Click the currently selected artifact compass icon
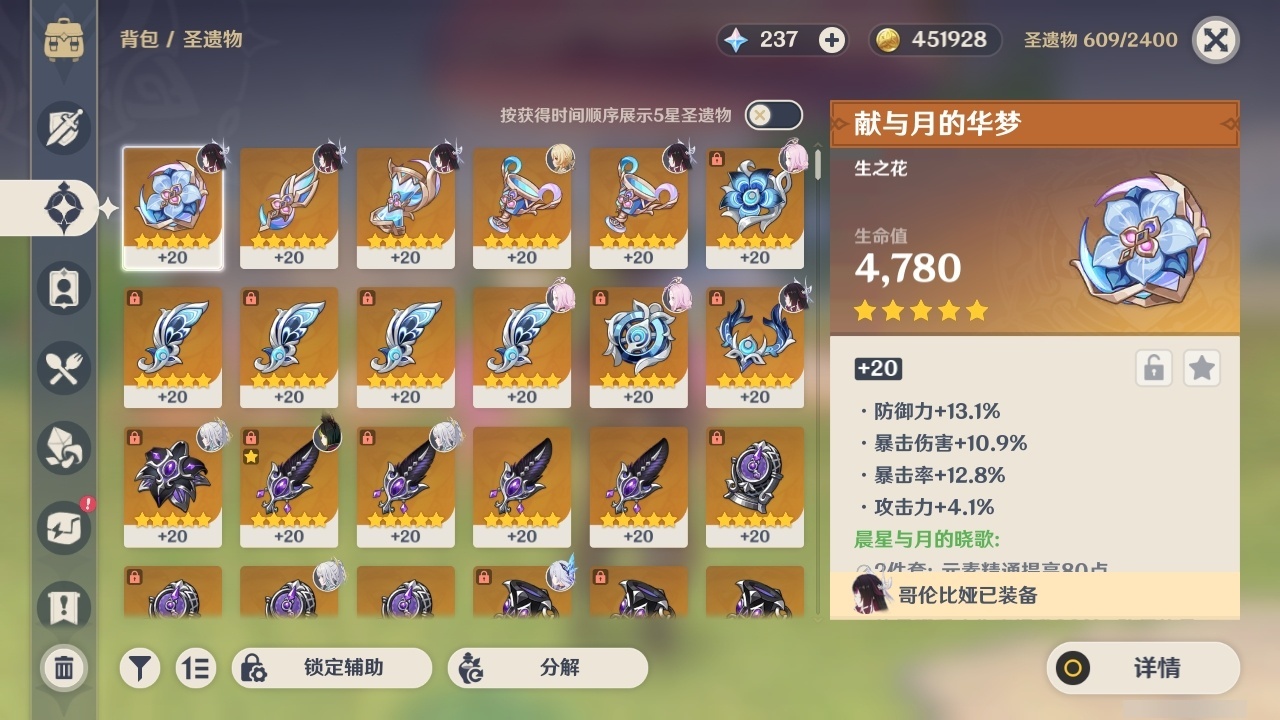The height and width of the screenshot is (720, 1280). click(63, 208)
